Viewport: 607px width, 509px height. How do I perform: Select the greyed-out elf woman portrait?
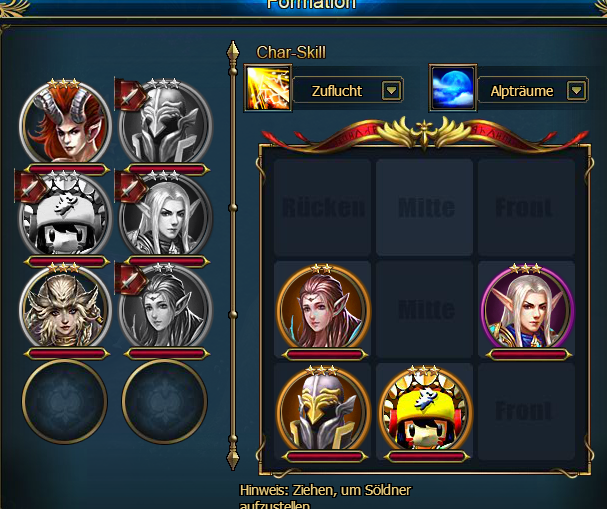(166, 308)
